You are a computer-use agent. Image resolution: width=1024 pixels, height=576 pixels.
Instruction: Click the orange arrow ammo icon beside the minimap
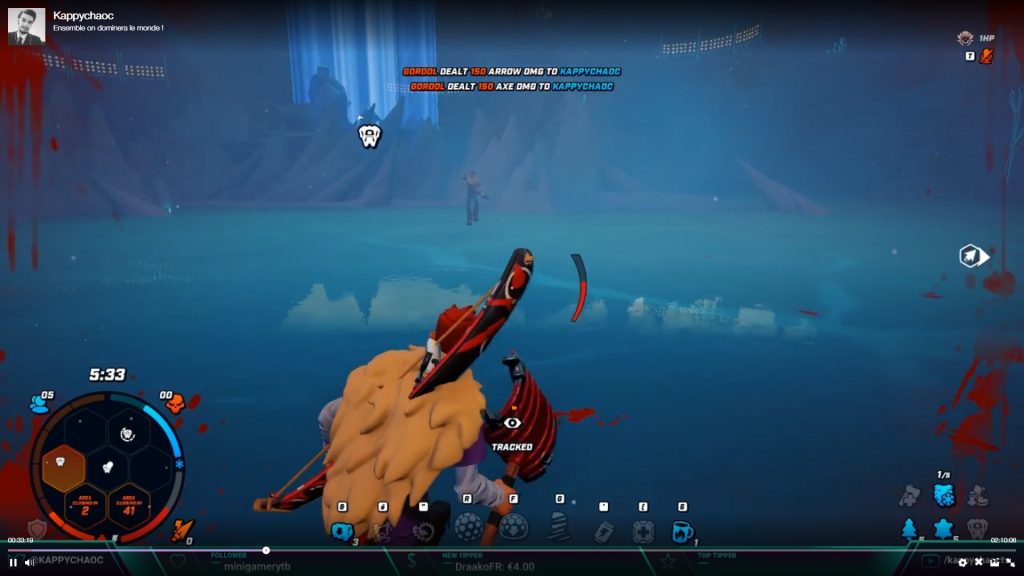click(x=181, y=529)
